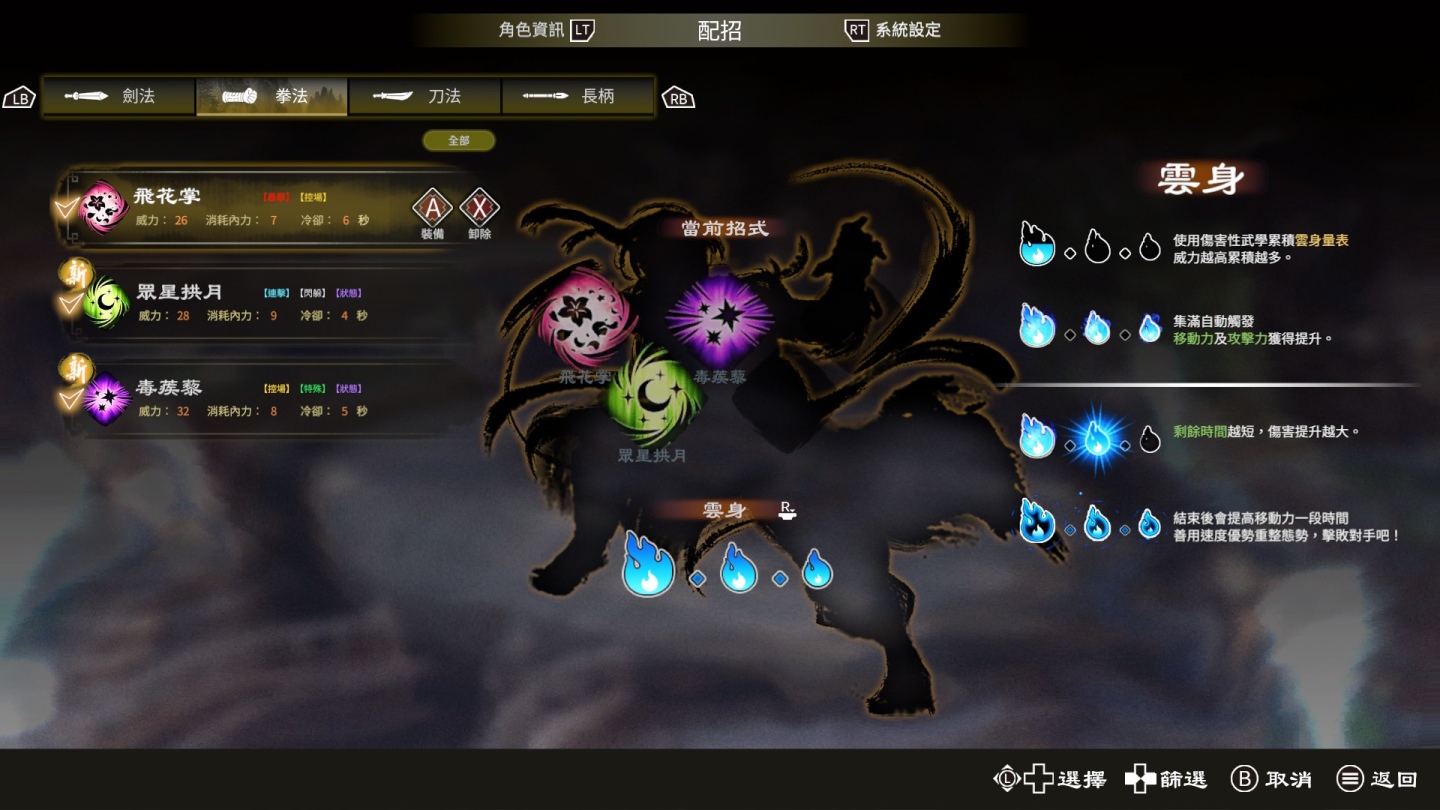Remove the skill with the 卸除 button
Screen dimensions: 1440x810
coord(479,210)
